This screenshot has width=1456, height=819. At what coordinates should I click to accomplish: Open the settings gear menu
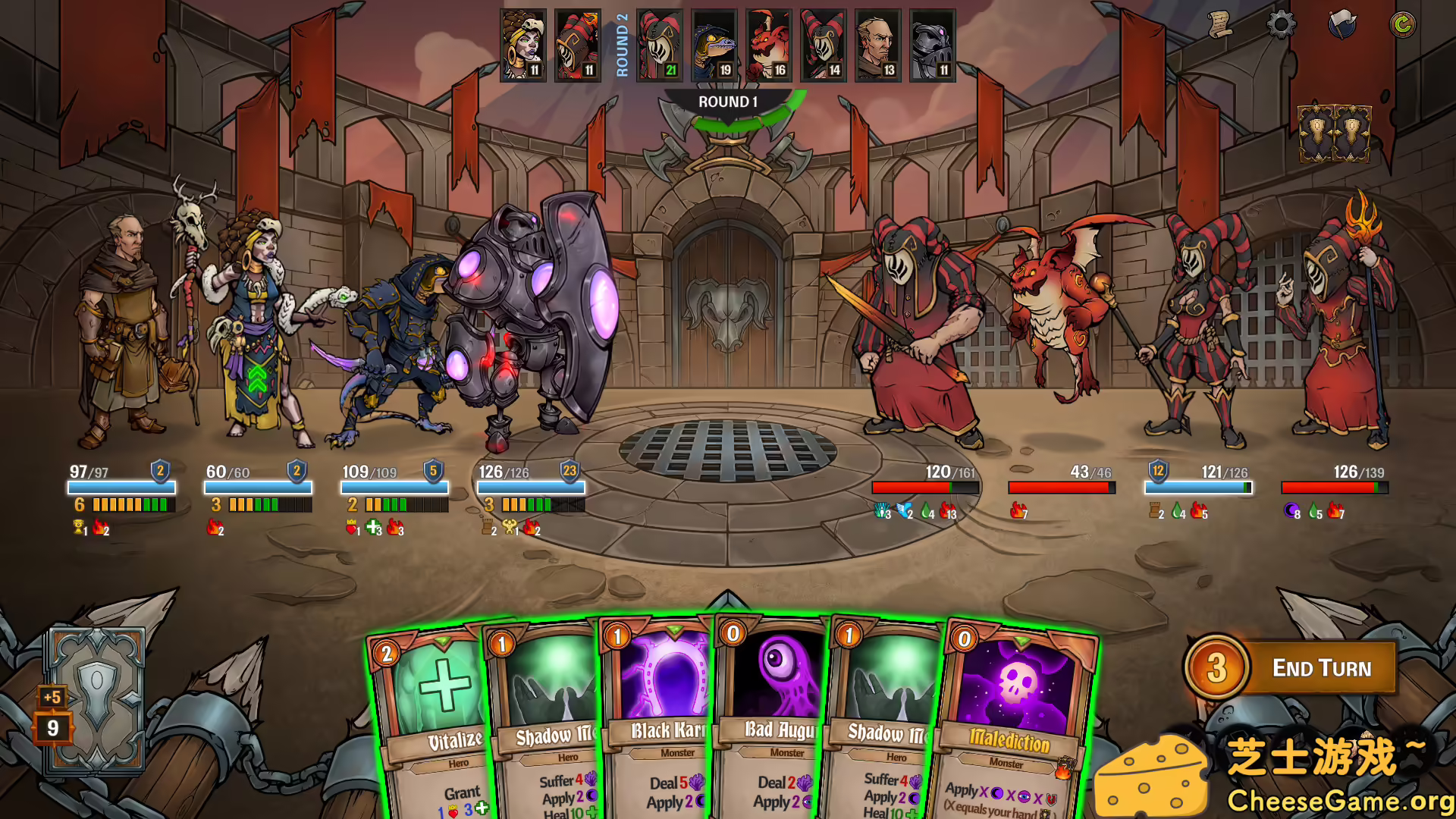click(x=1281, y=25)
